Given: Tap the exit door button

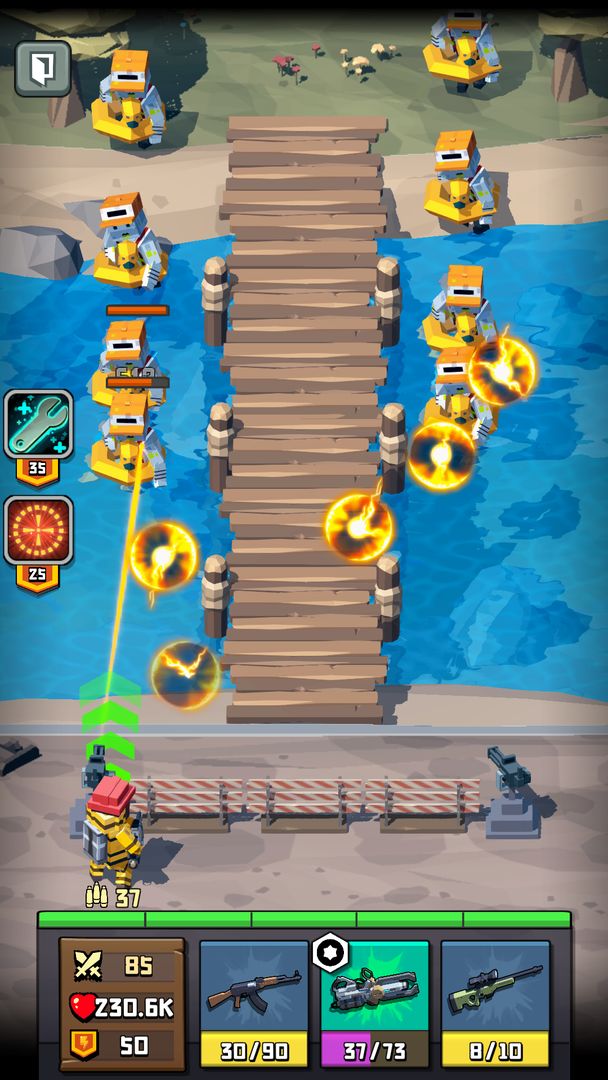Looking at the screenshot, I should (43, 68).
